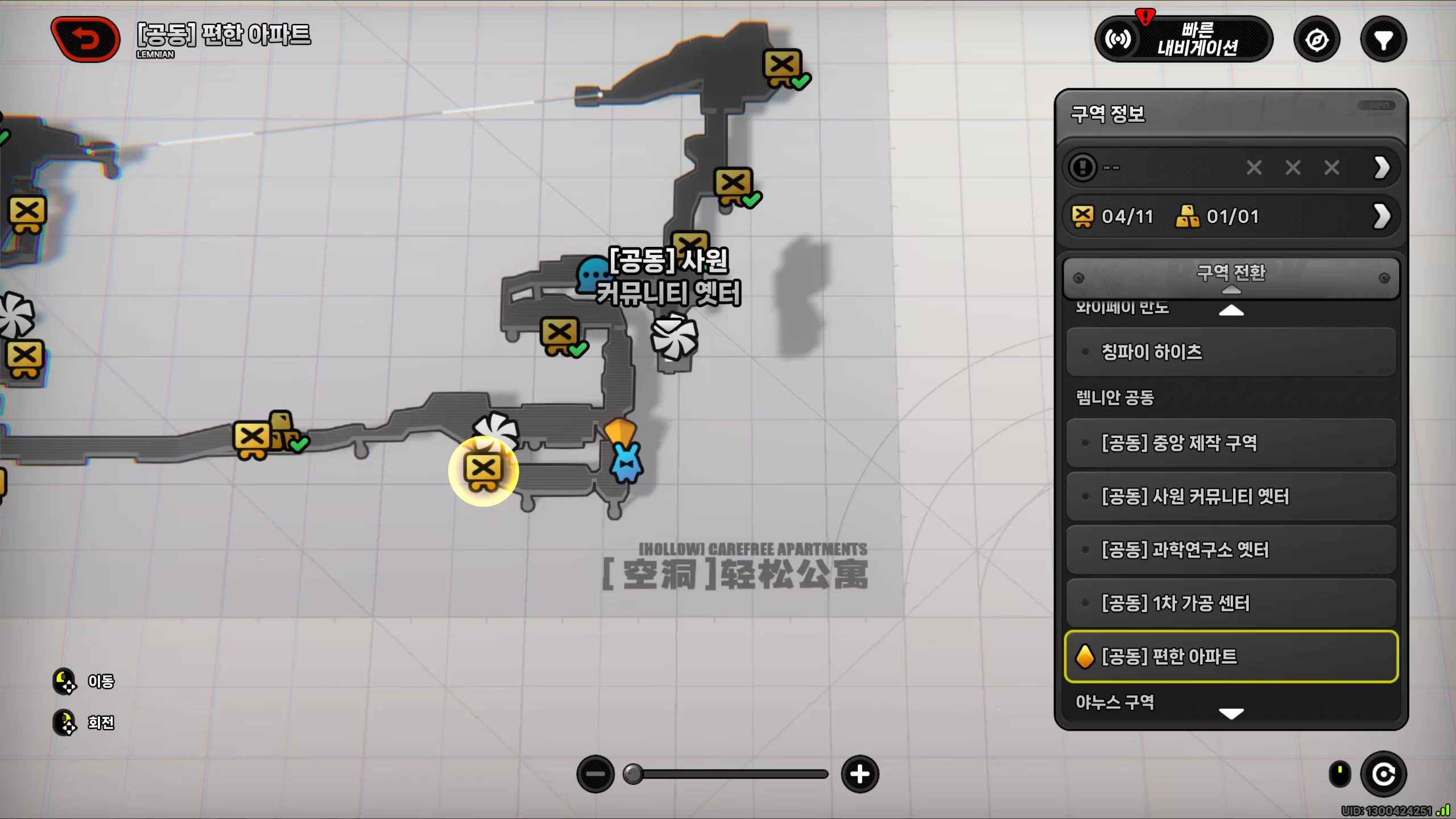Zoom out the map with minus button
The height and width of the screenshot is (819, 1456).
[x=595, y=774]
